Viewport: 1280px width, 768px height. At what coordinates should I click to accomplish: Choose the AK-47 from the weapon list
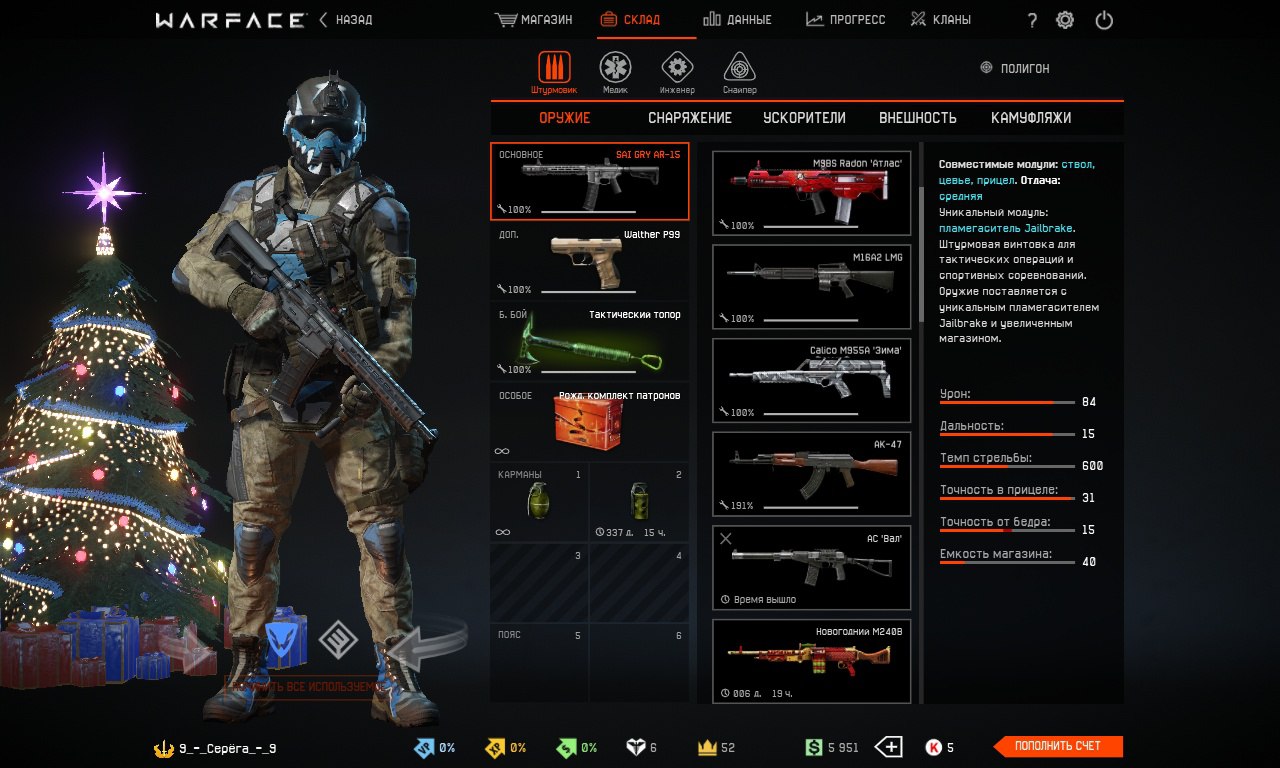click(811, 474)
